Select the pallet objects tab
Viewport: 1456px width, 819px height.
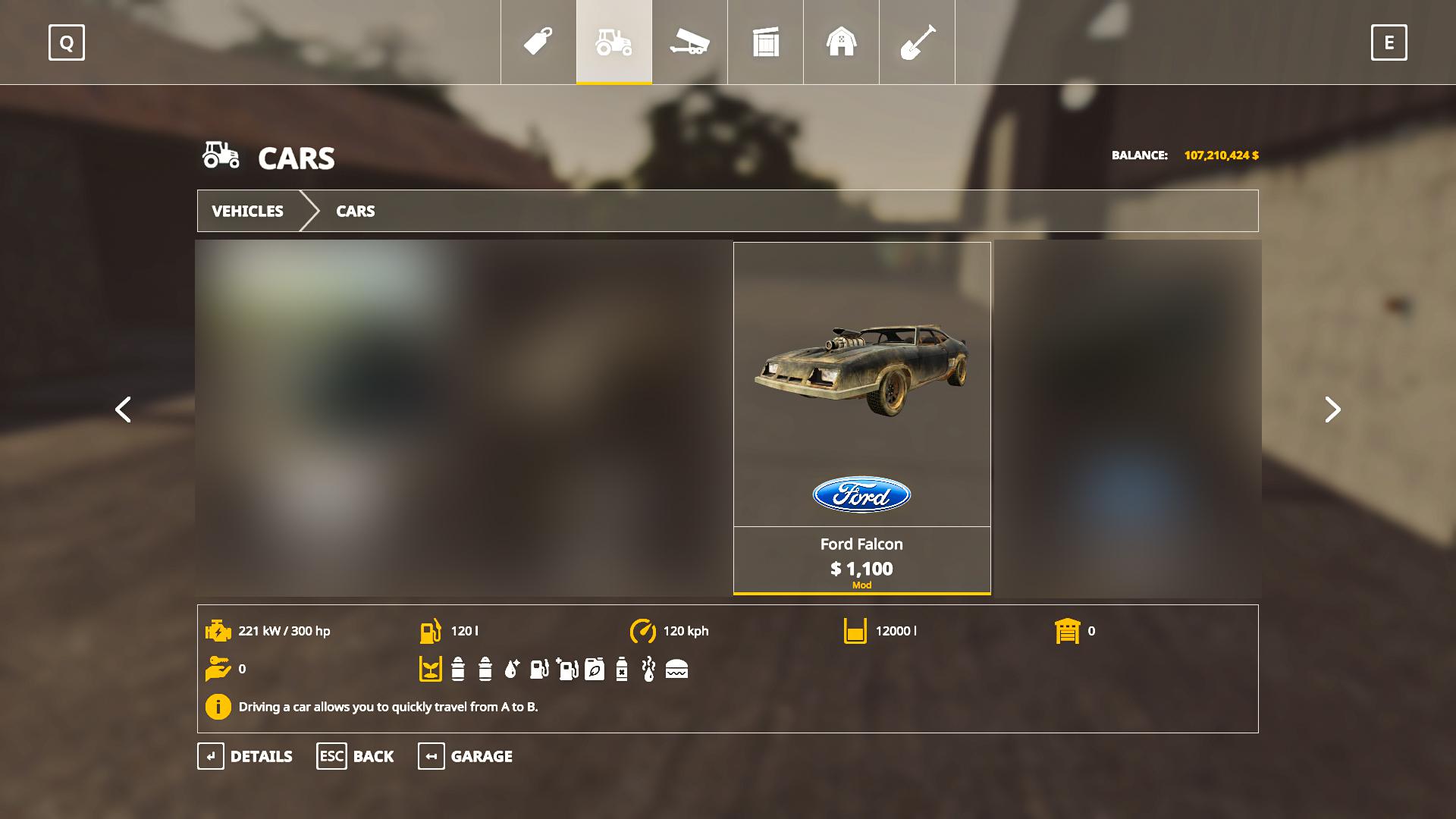click(x=766, y=42)
